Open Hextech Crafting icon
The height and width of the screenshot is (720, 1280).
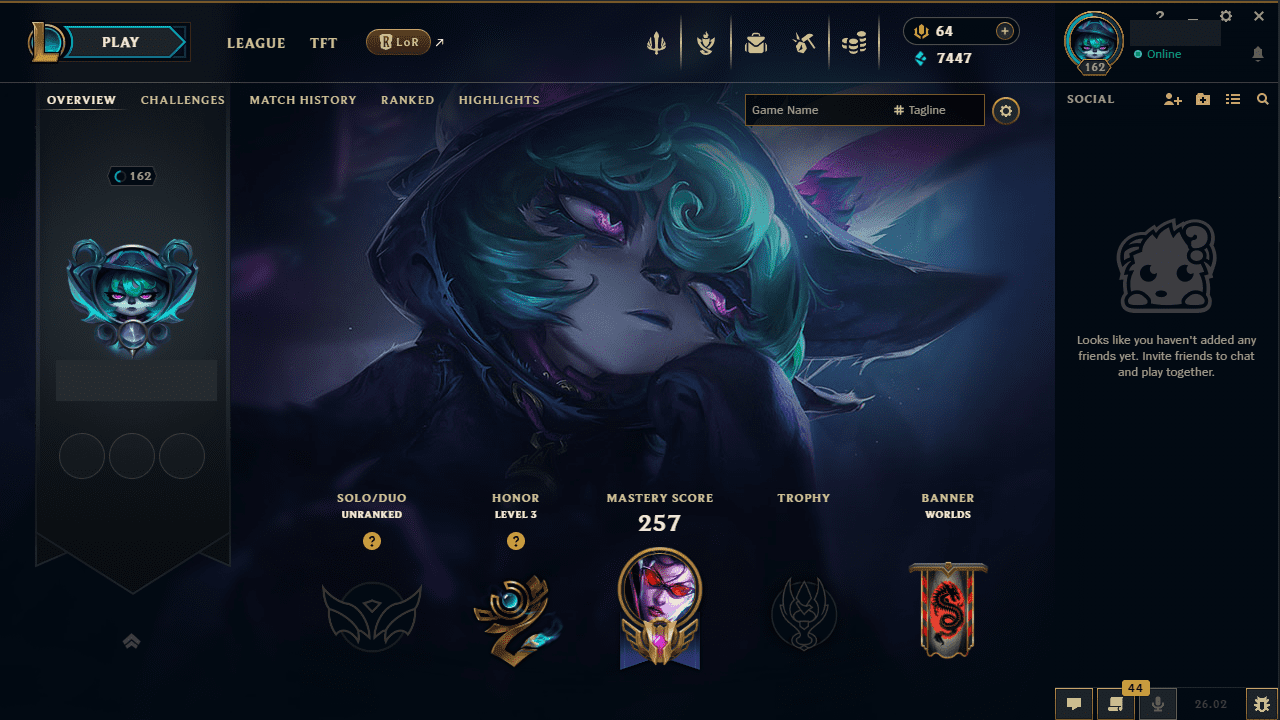(805, 42)
